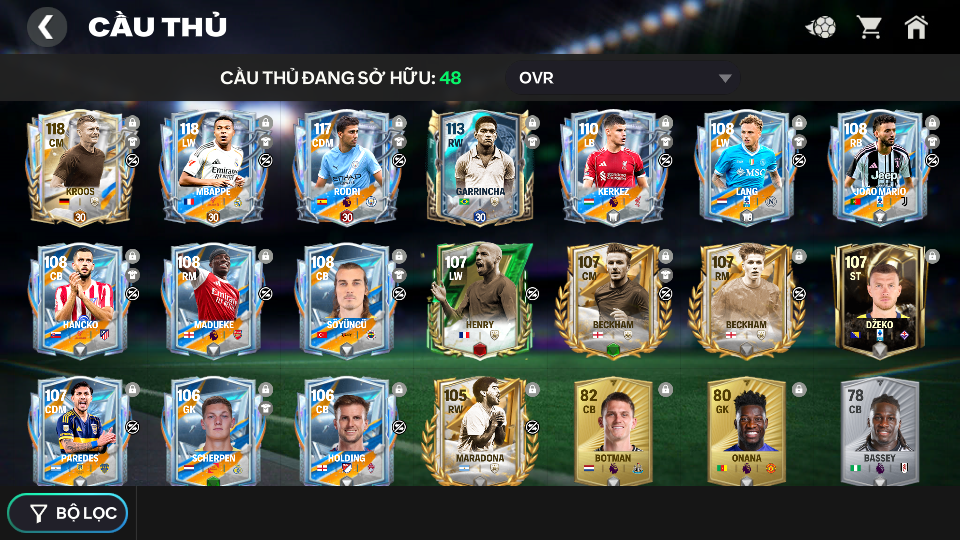Choose the 117 Rodri card

[344, 167]
